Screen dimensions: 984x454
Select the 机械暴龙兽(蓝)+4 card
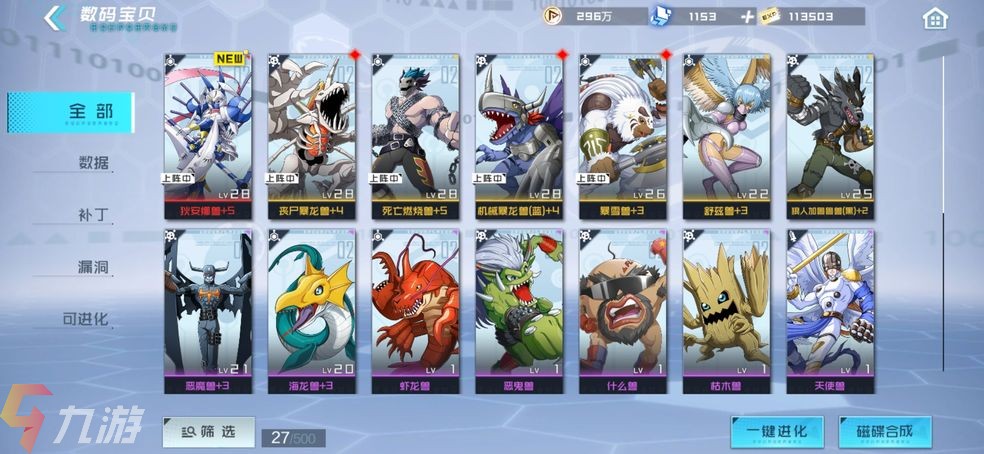coord(519,136)
